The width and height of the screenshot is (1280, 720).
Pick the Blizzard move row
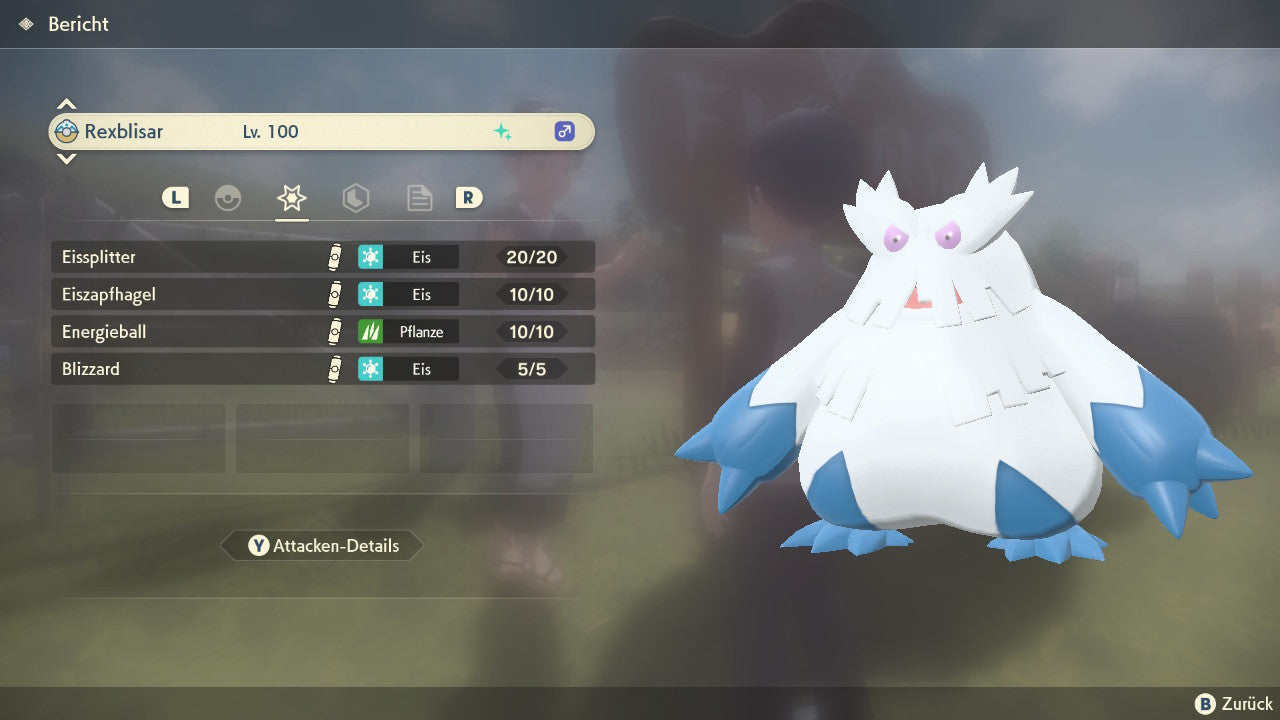(x=322, y=369)
